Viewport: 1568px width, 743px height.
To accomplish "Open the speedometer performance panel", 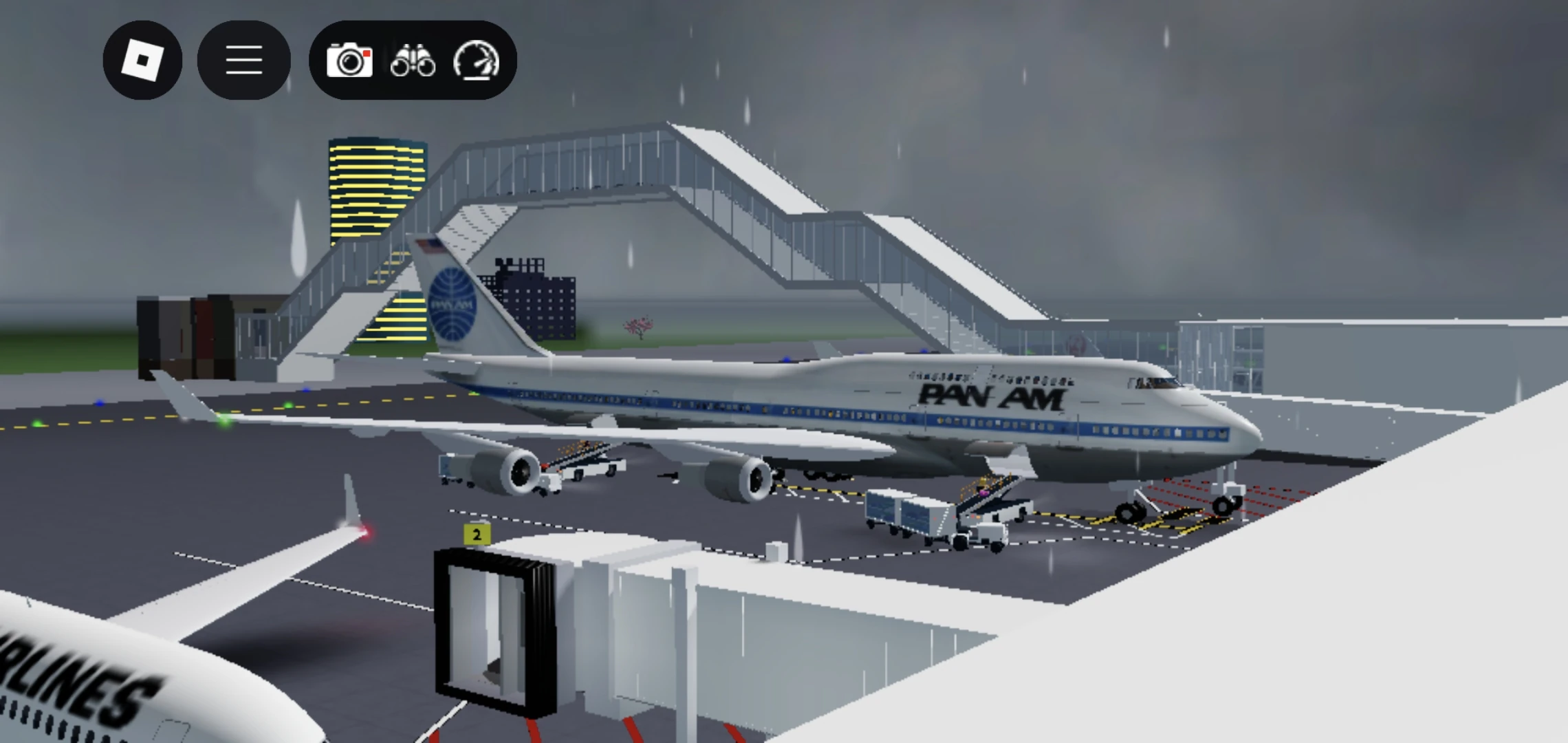I will coord(477,62).
